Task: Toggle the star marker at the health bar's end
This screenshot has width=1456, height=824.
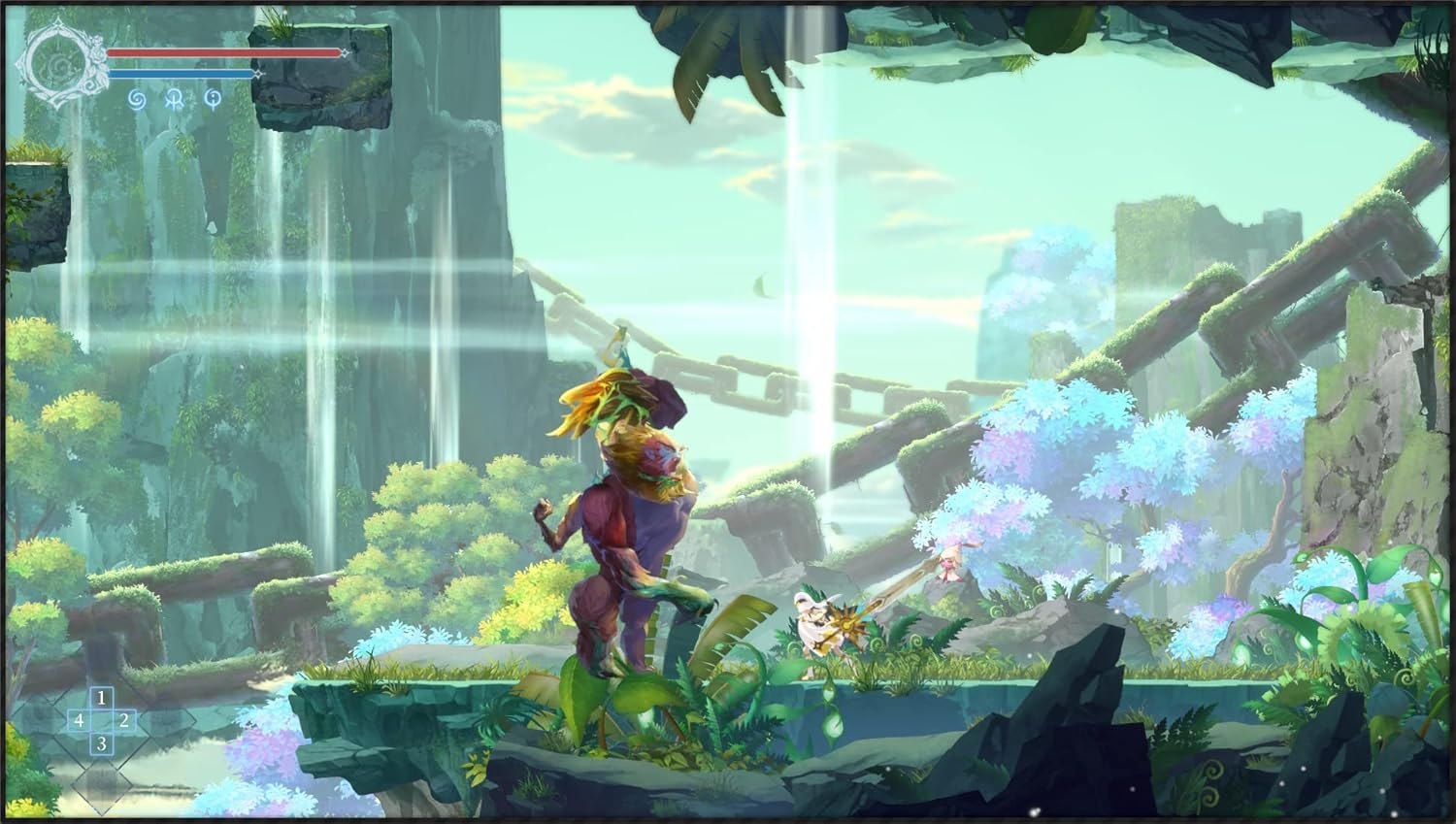Action: coord(346,53)
